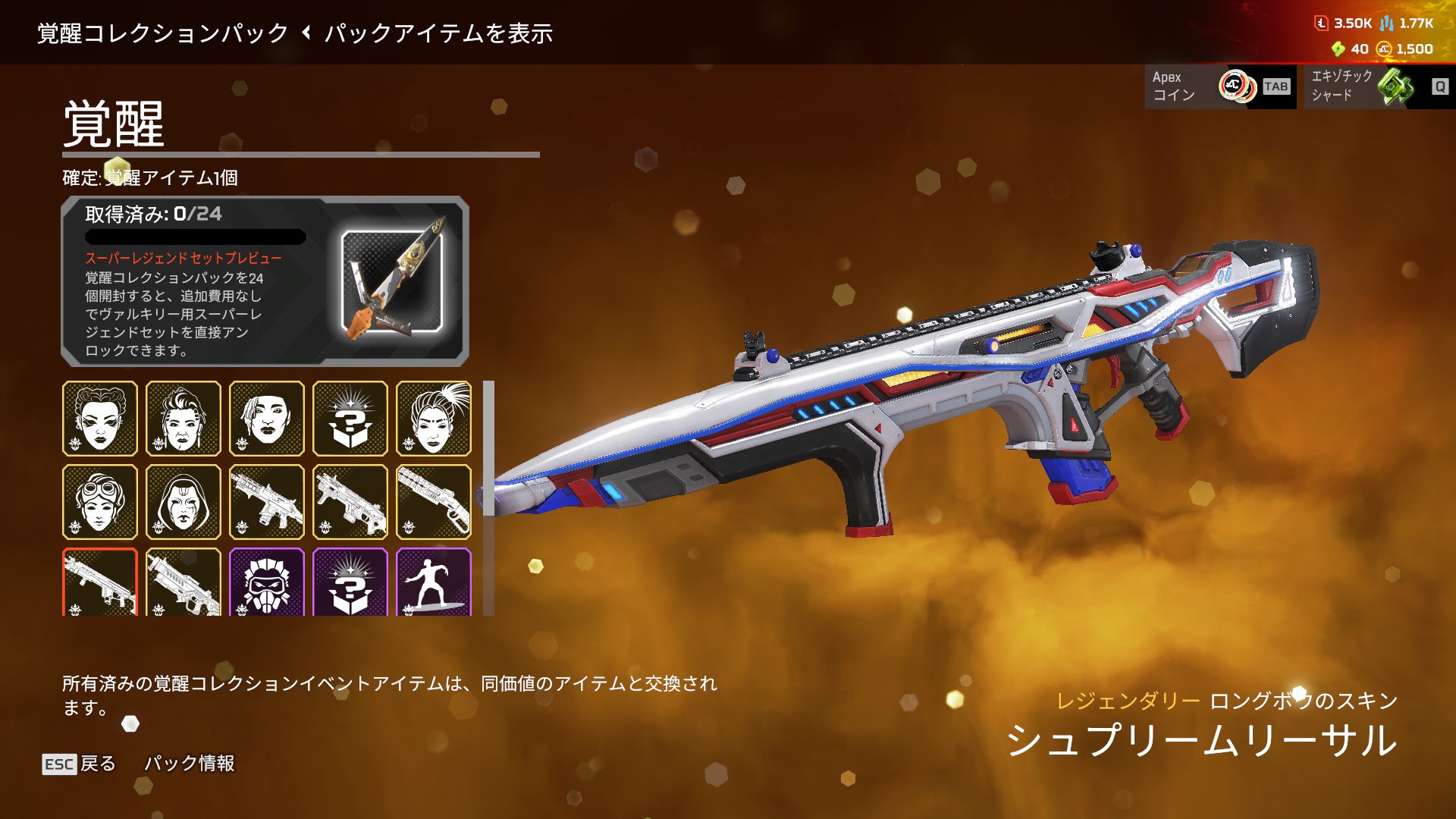Screen dimensions: 1456x819
Task: Open the Apex コイン purchase button
Action: 1219,86
